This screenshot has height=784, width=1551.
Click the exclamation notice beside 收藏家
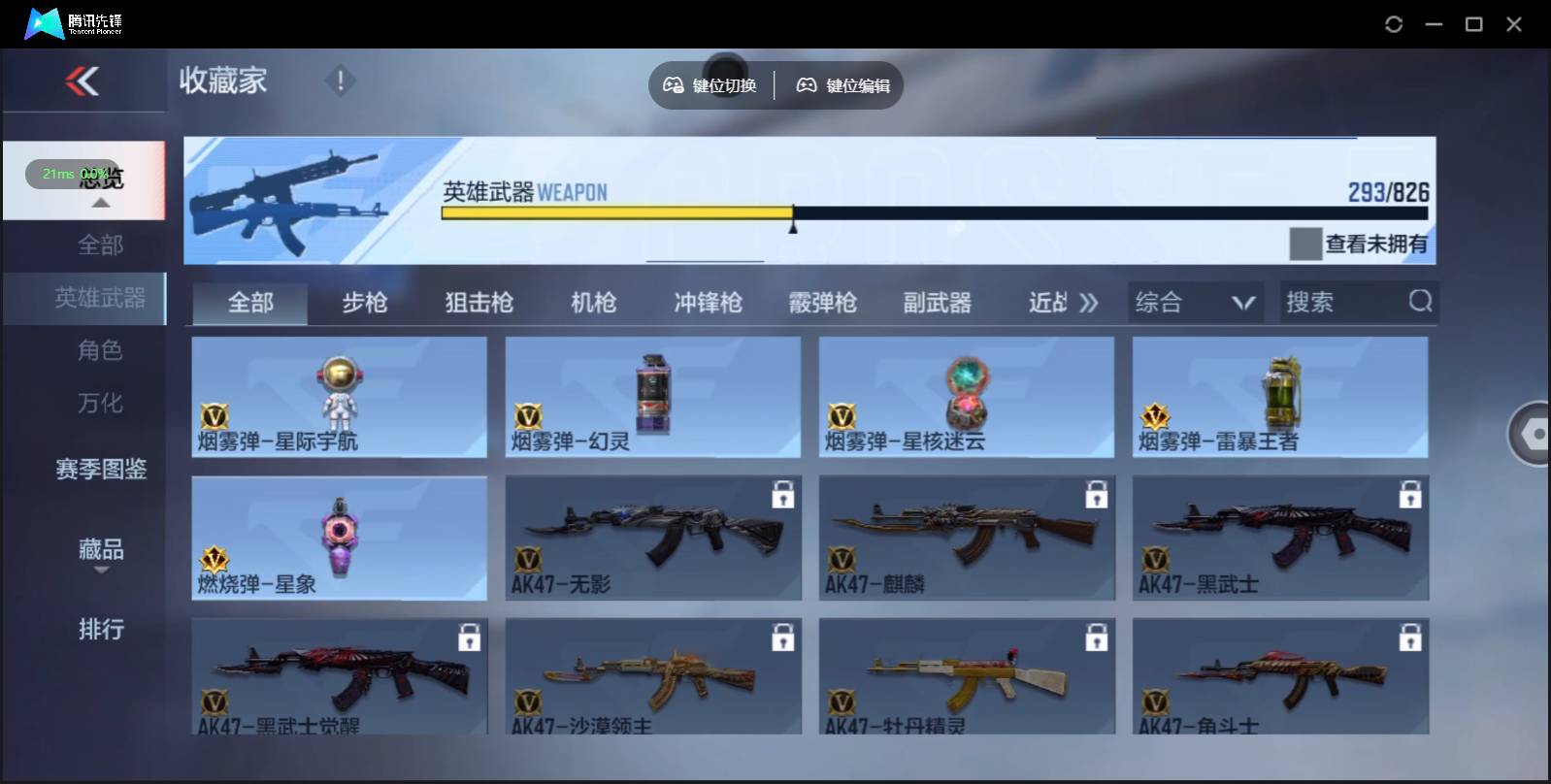(x=340, y=81)
